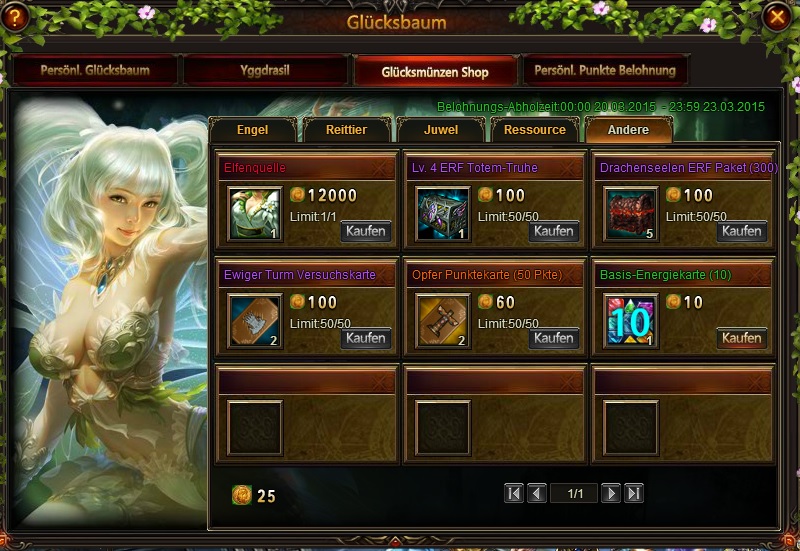Show Persönl. Punkte Belohnung tab
800x551 pixels.
pyautogui.click(x=605, y=71)
